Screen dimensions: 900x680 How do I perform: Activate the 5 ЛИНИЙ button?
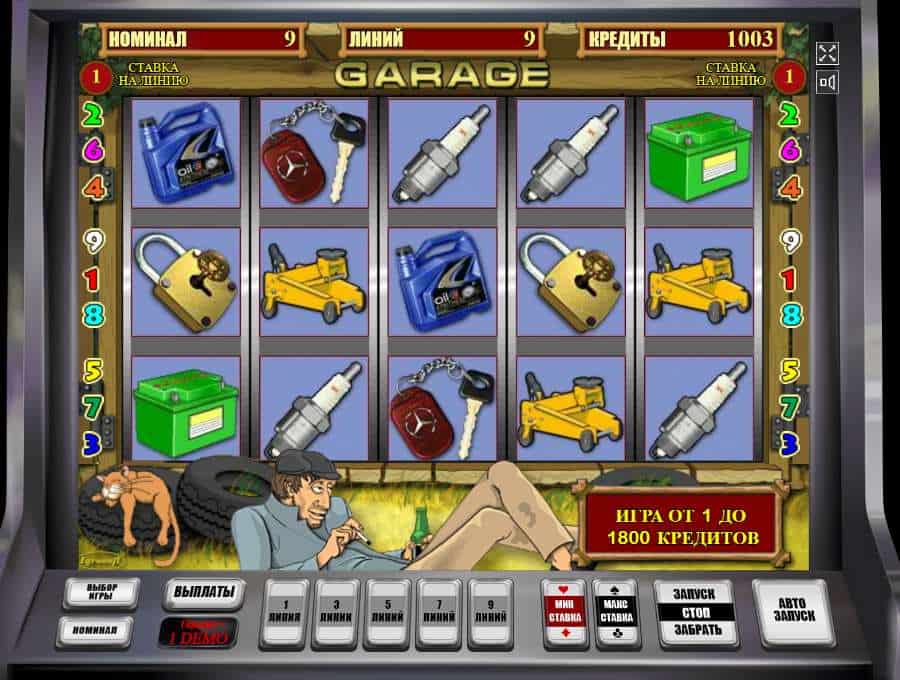pos(390,611)
